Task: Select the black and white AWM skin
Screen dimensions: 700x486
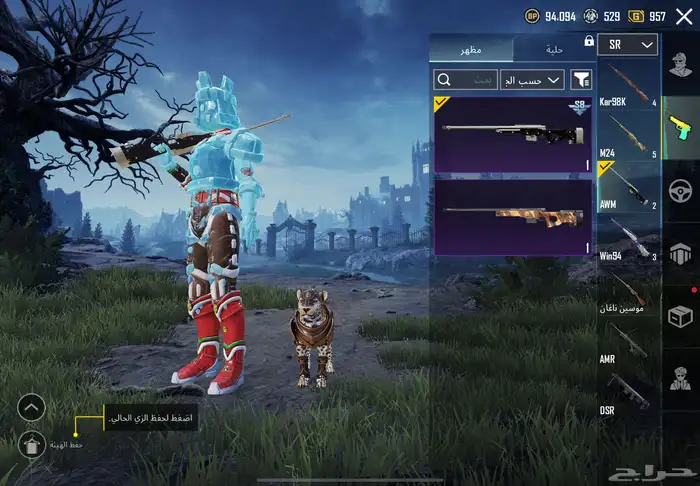Action: click(x=513, y=135)
